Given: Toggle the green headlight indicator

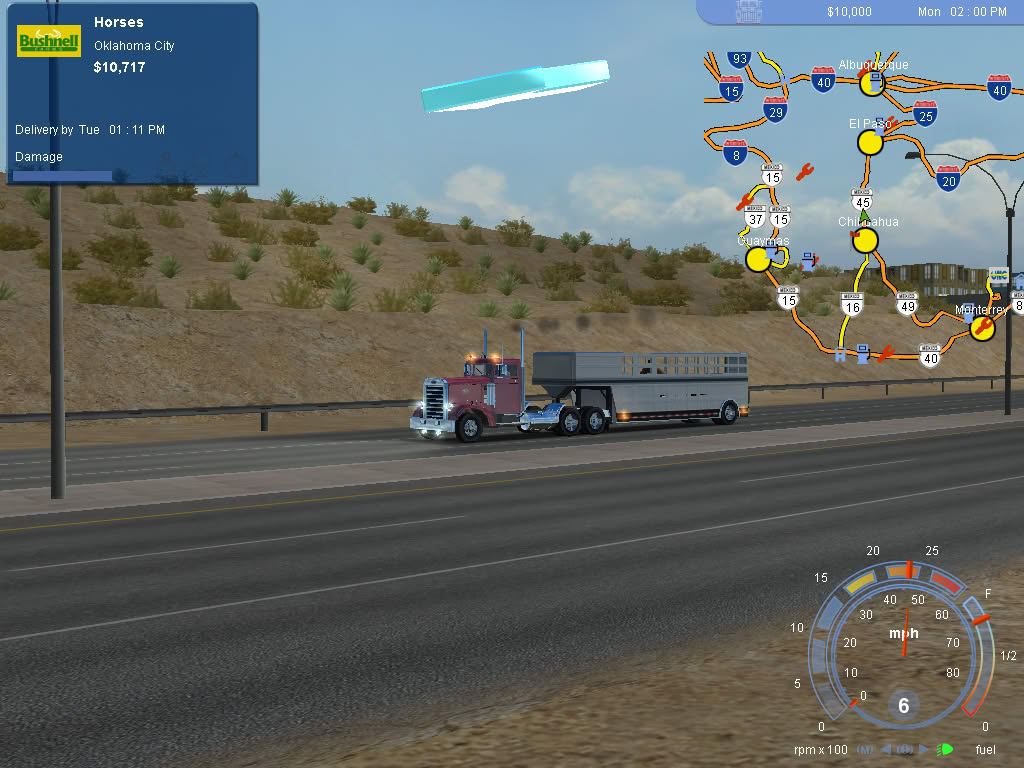Looking at the screenshot, I should 944,749.
